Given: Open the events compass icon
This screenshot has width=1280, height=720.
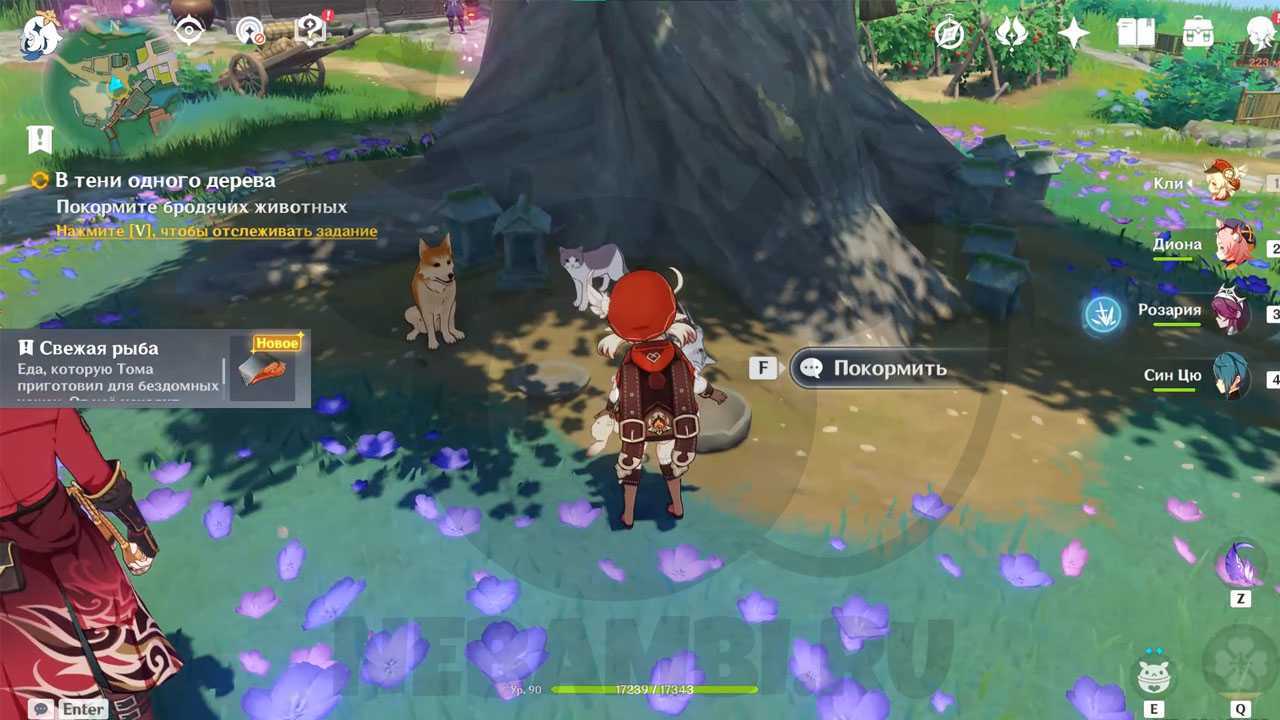Looking at the screenshot, I should [x=948, y=34].
